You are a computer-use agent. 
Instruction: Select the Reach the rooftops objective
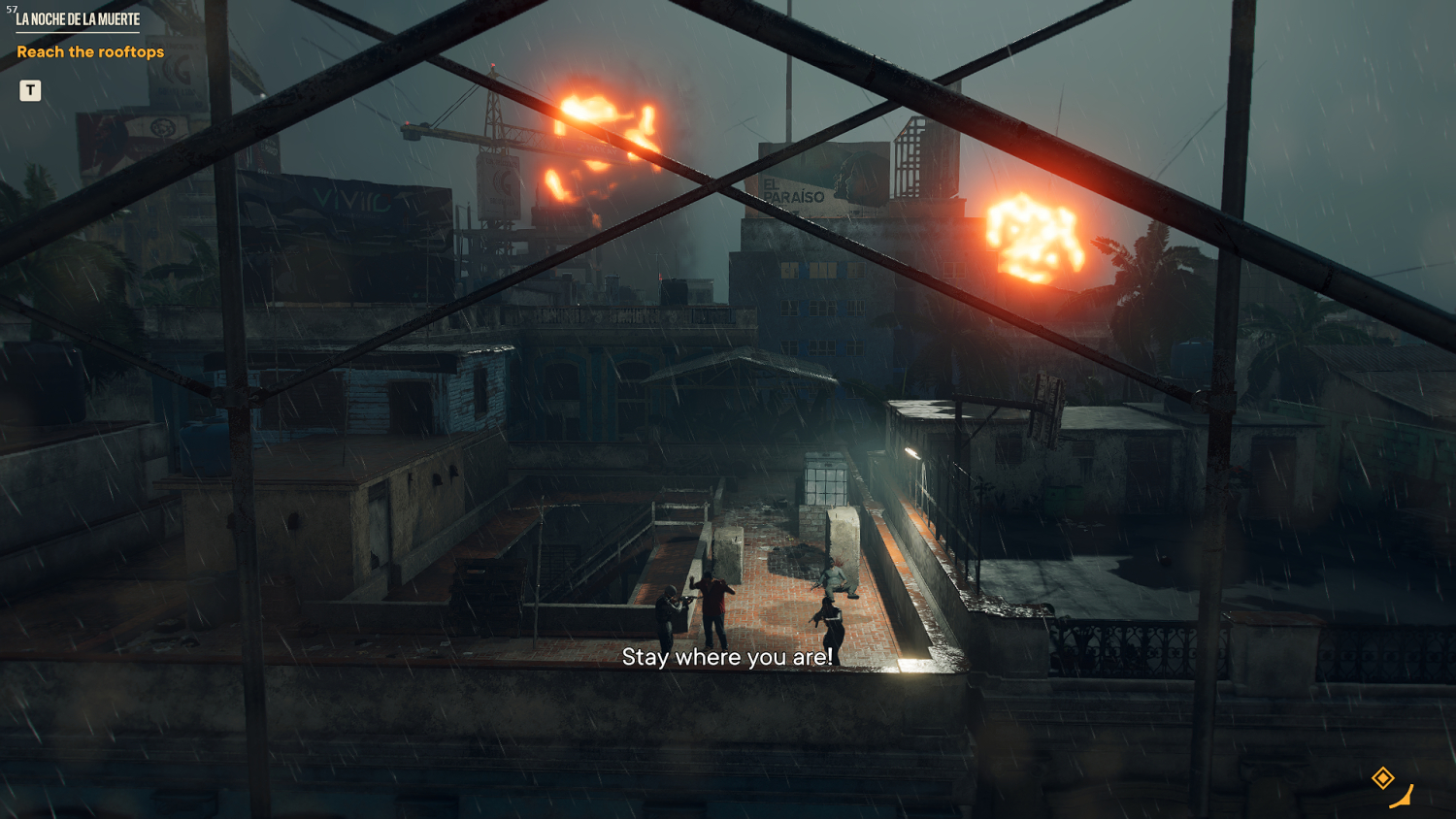point(90,52)
